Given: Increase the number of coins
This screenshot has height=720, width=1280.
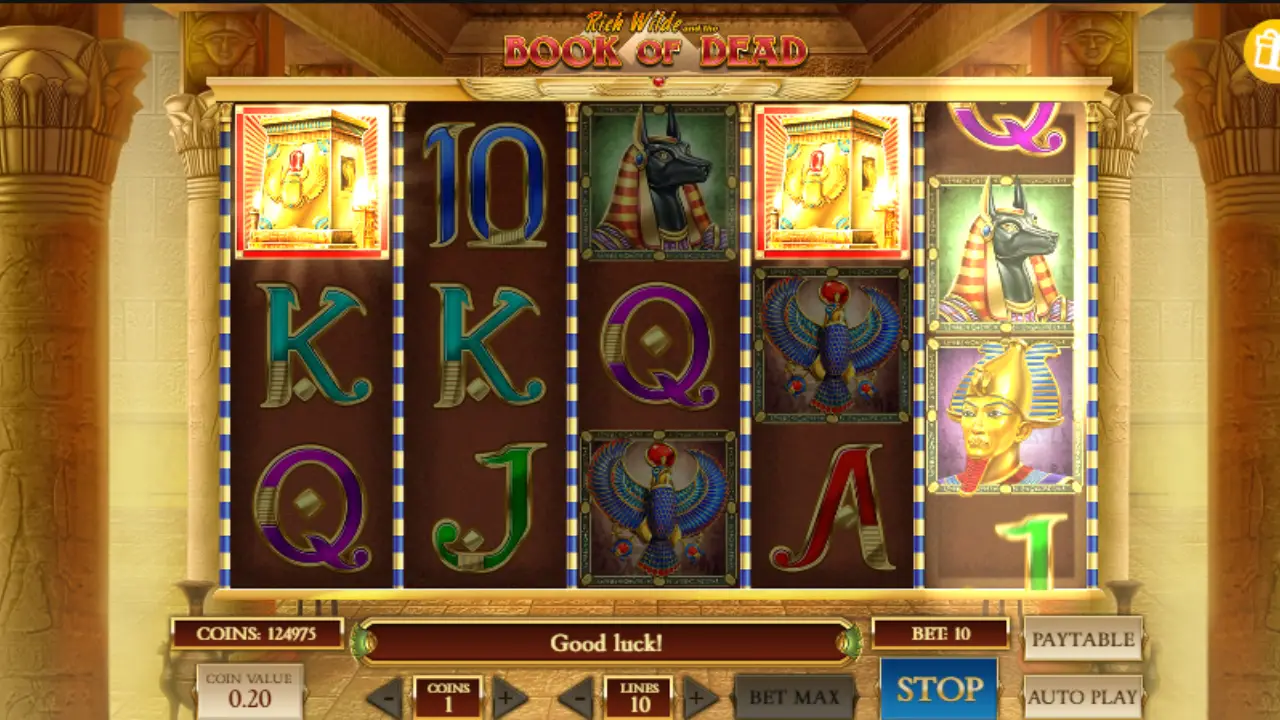Looking at the screenshot, I should (x=509, y=697).
